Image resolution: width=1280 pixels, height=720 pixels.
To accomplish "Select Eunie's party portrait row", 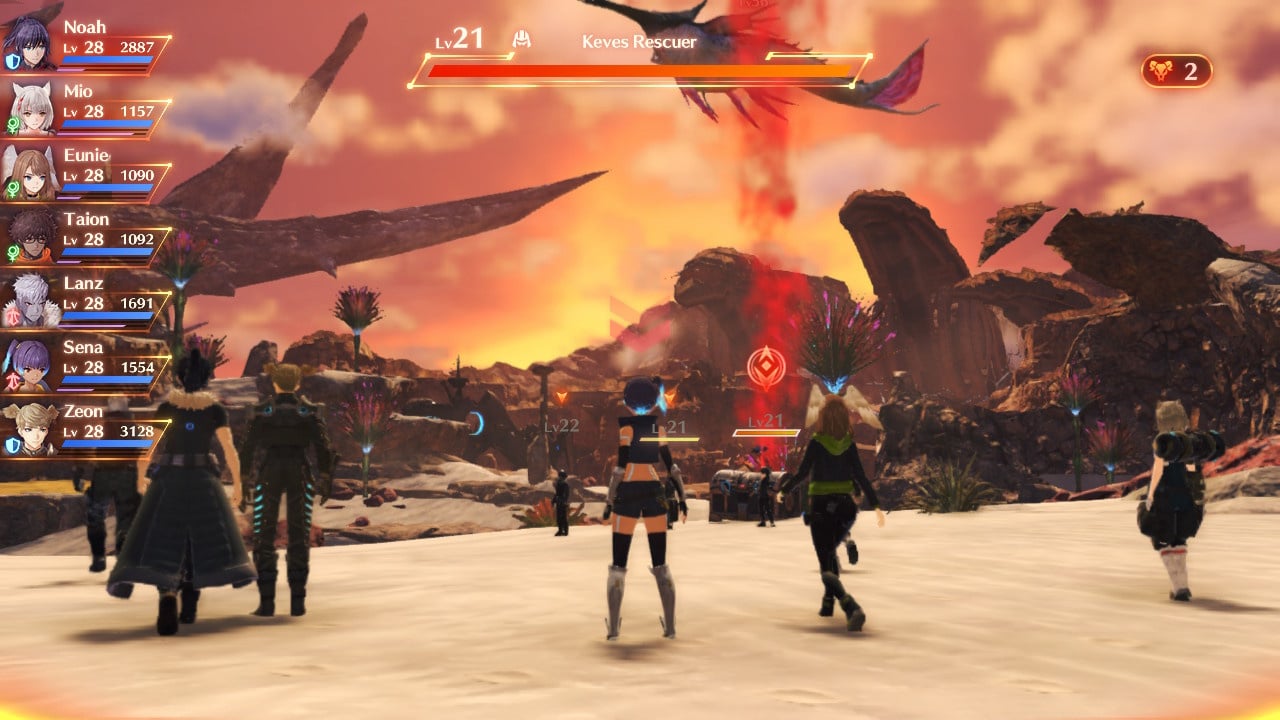I will [85, 173].
